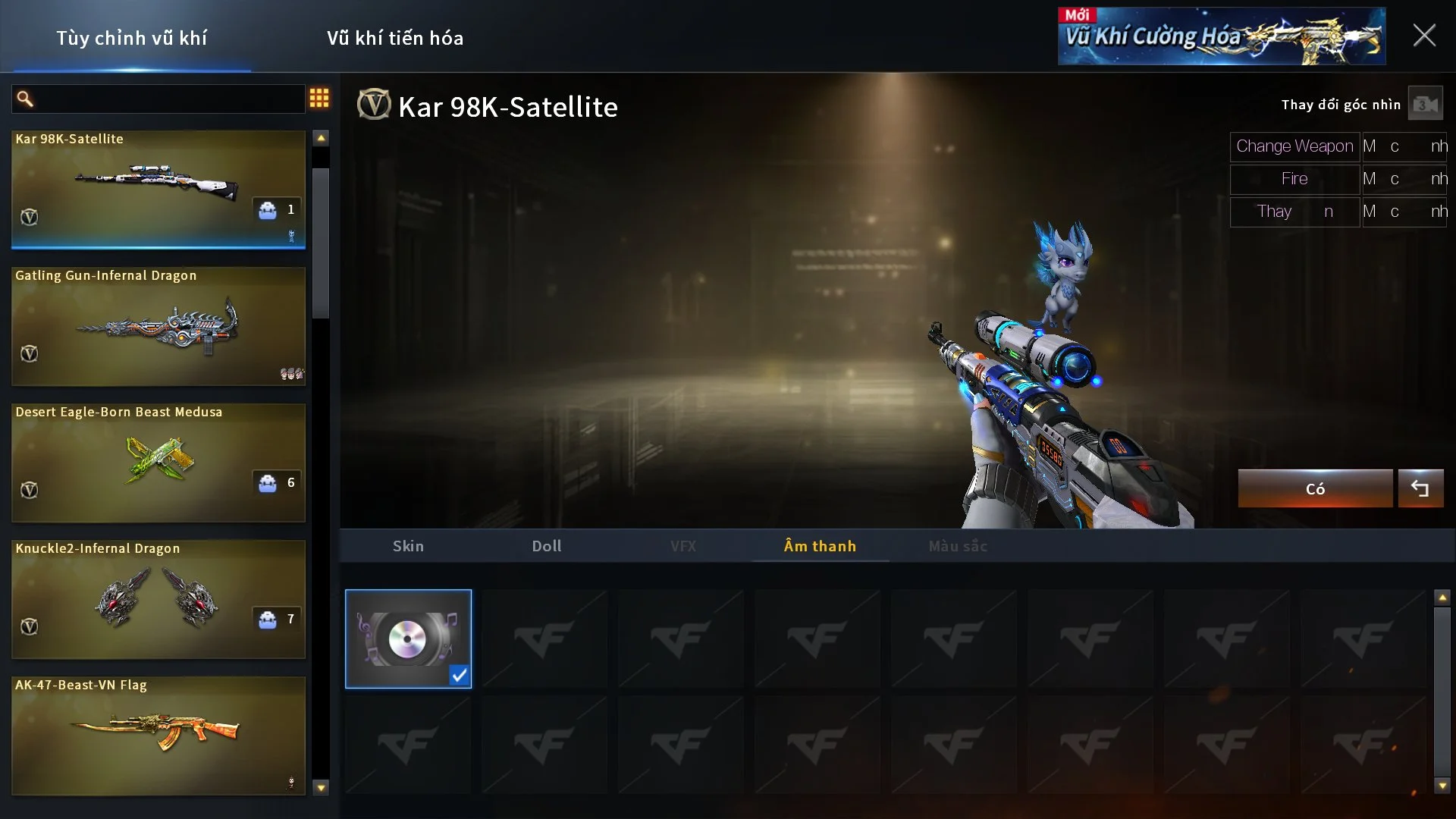This screenshot has height=819, width=1456.
Task: Select the Knuckle2-Infernal Dragon entry
Action: coord(158,599)
